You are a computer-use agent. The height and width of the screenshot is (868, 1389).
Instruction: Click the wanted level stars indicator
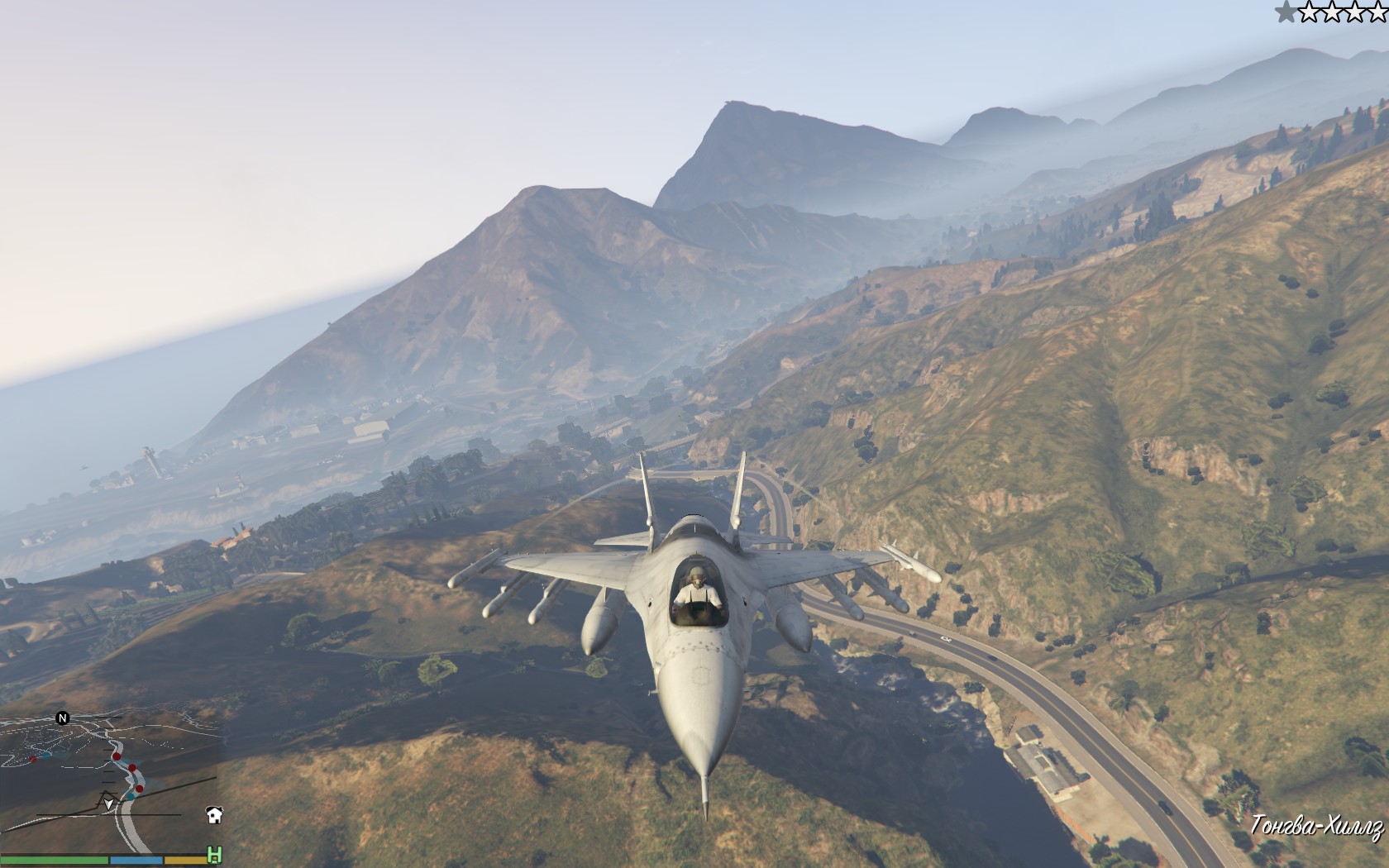1331,12
